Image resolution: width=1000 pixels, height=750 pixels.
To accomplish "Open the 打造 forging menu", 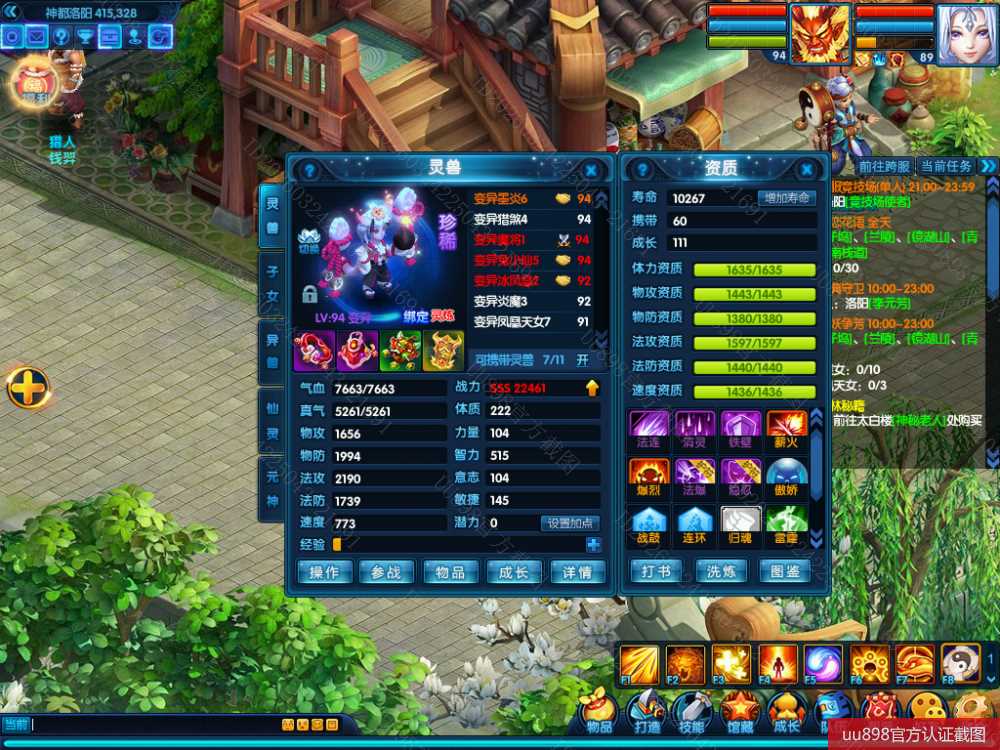I will pos(647,711).
